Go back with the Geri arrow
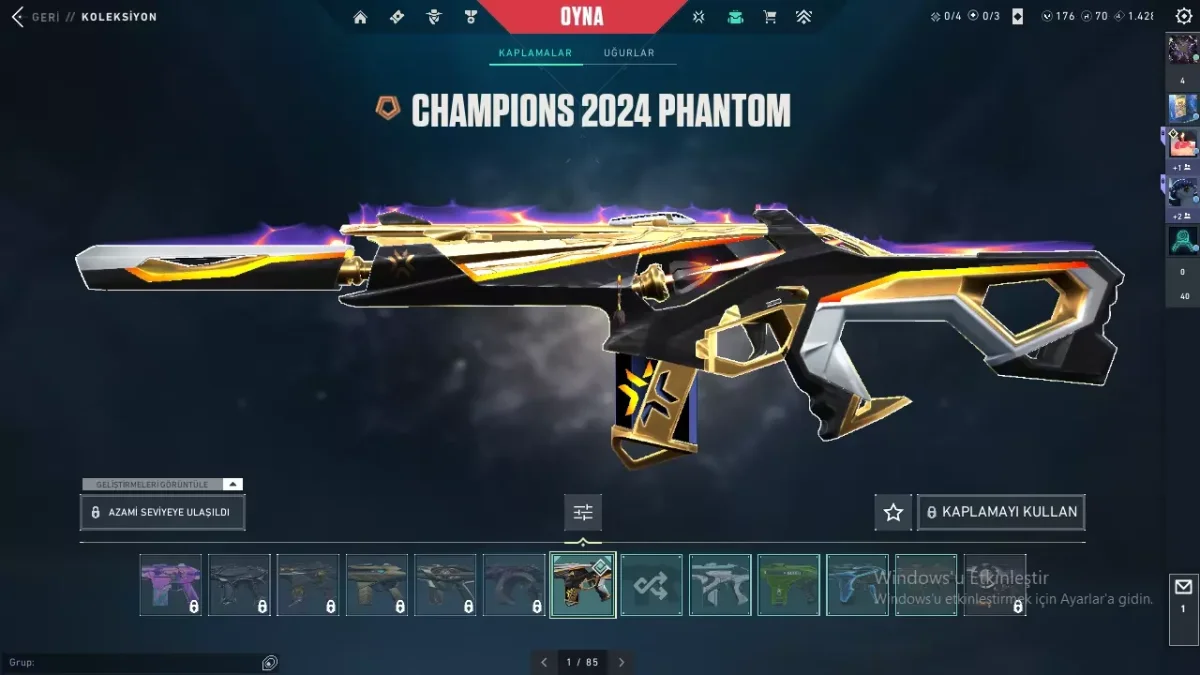 tap(17, 17)
